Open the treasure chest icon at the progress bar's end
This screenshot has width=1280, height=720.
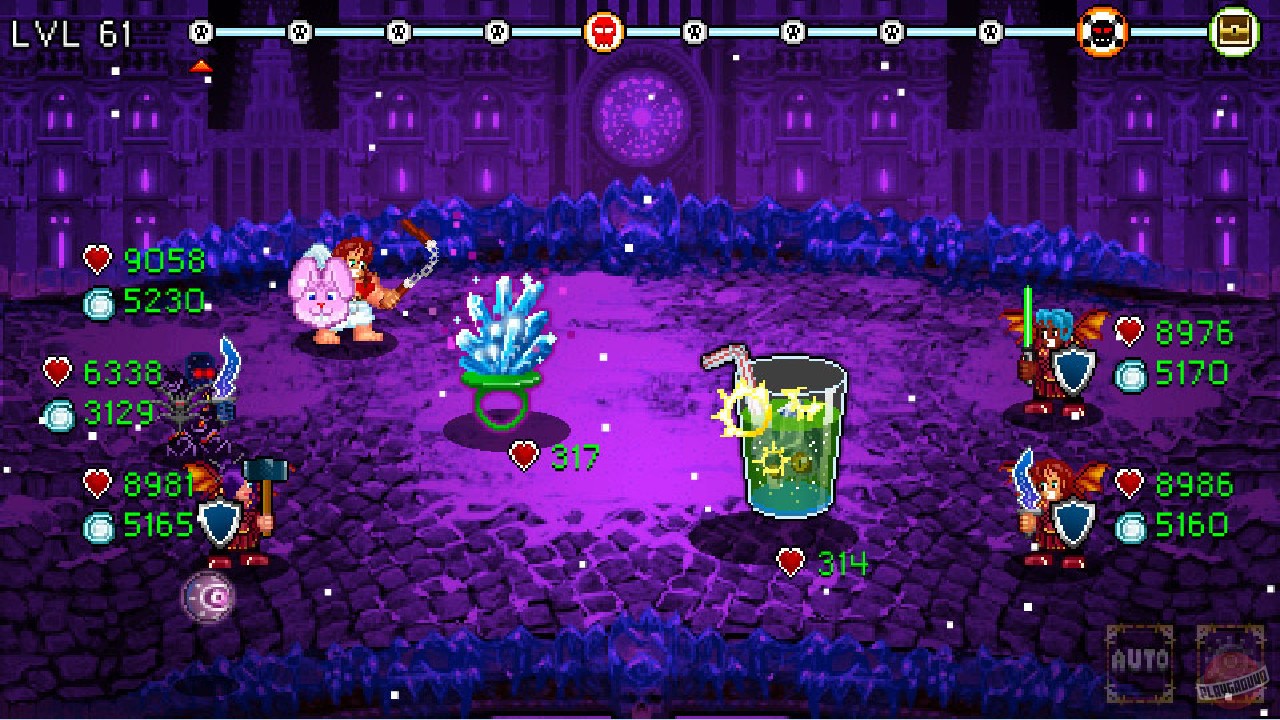coord(1233,30)
